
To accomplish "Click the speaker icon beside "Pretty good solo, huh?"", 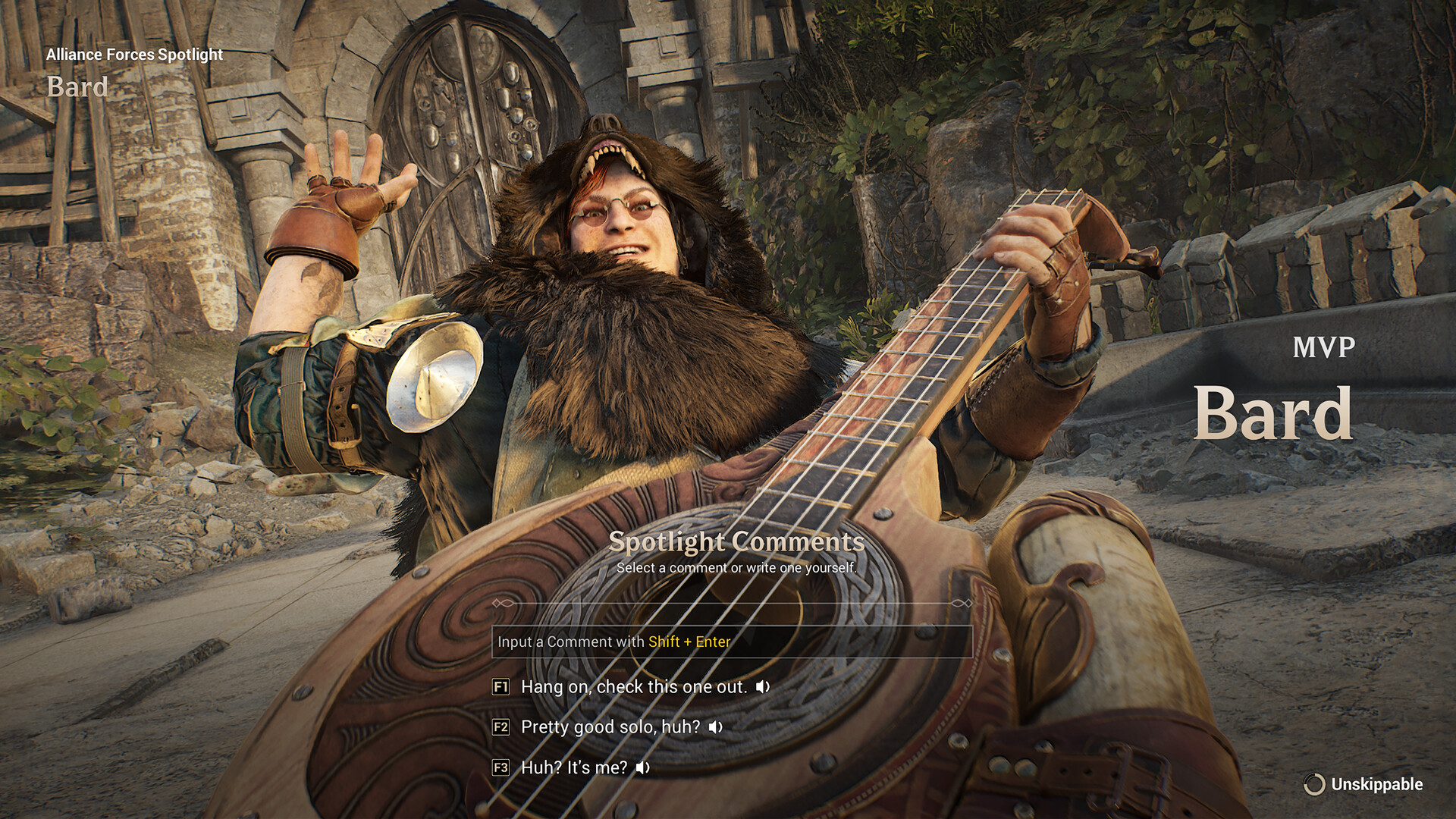I will point(714,727).
